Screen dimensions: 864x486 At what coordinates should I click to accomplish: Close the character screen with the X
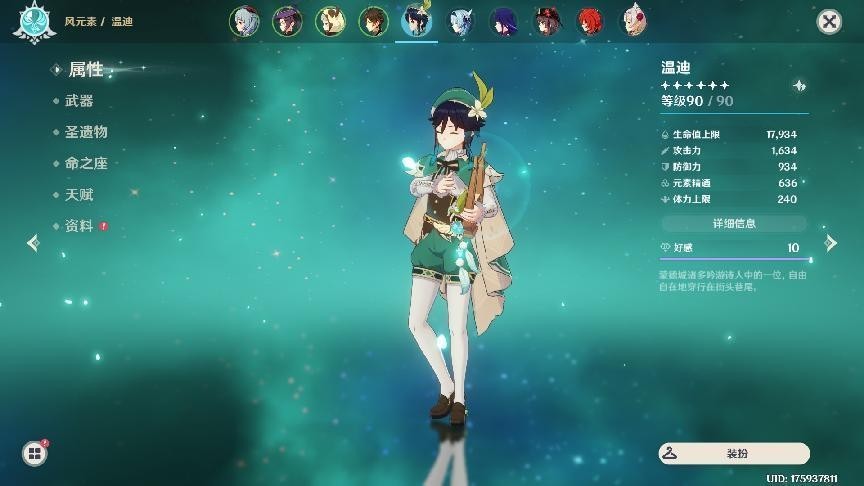[x=828, y=21]
